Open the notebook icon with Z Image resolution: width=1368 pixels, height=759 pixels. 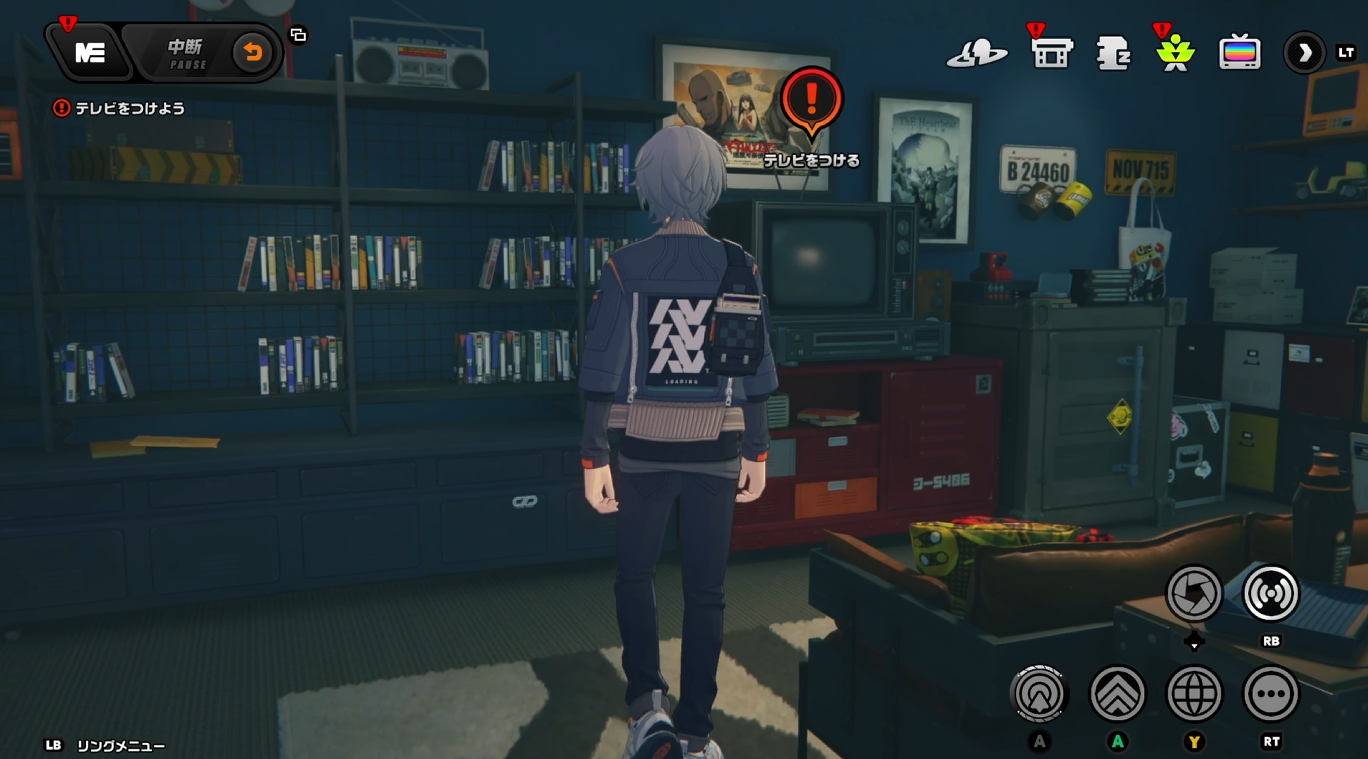(x=1113, y=53)
